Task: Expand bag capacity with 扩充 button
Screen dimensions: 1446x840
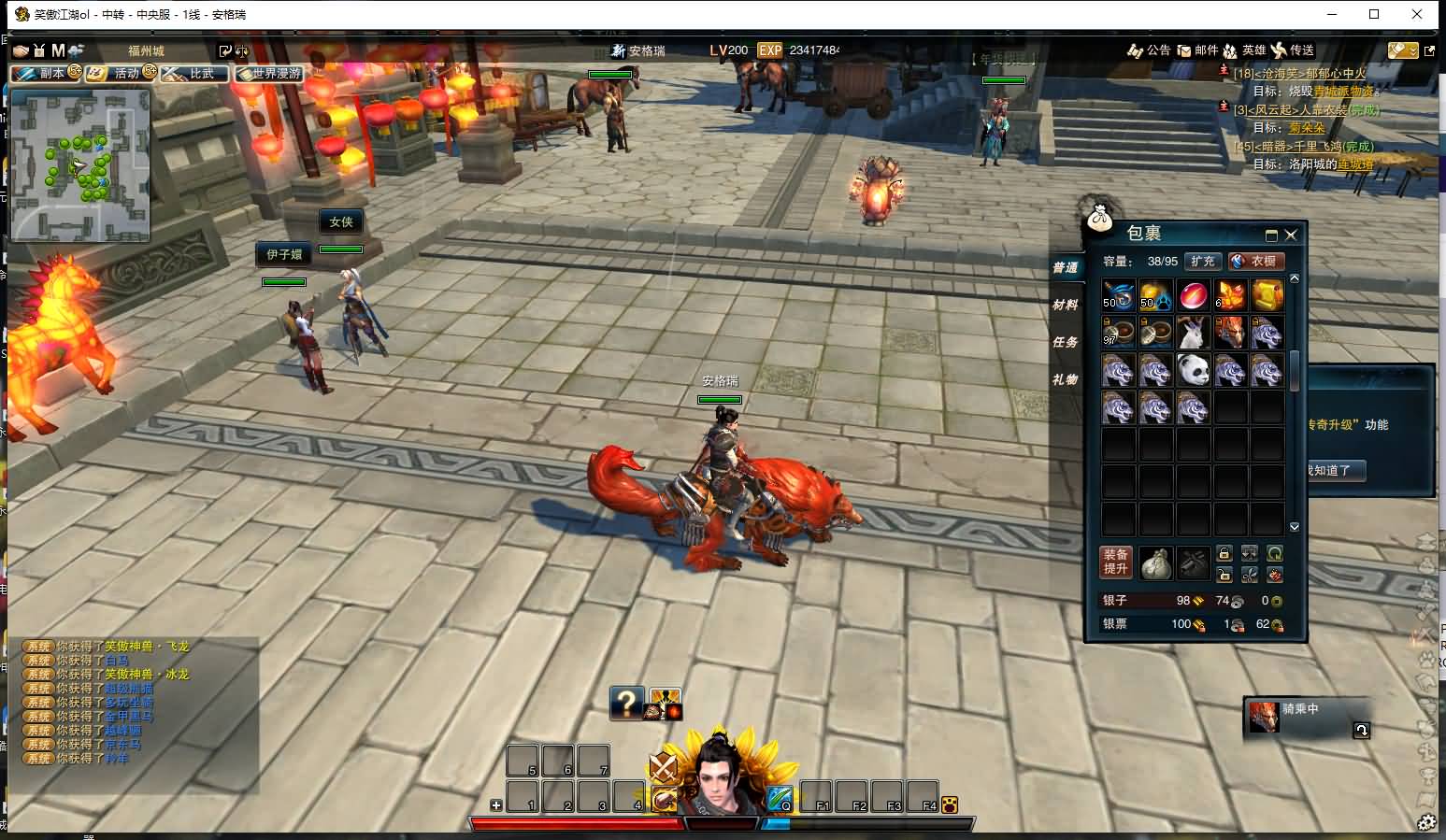Action: pyautogui.click(x=1203, y=262)
